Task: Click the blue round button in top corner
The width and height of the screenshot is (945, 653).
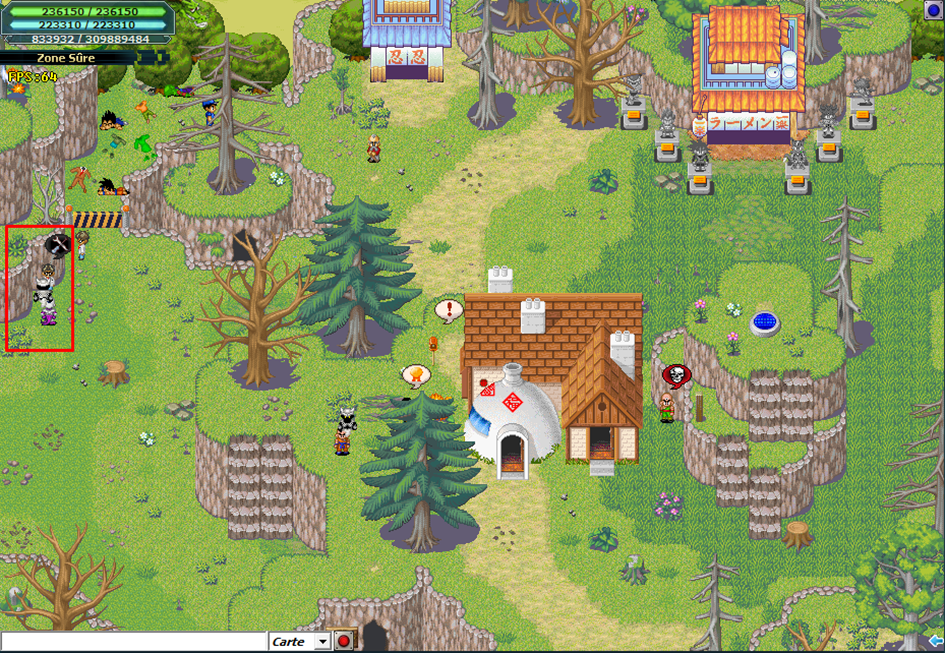Action: point(935,10)
